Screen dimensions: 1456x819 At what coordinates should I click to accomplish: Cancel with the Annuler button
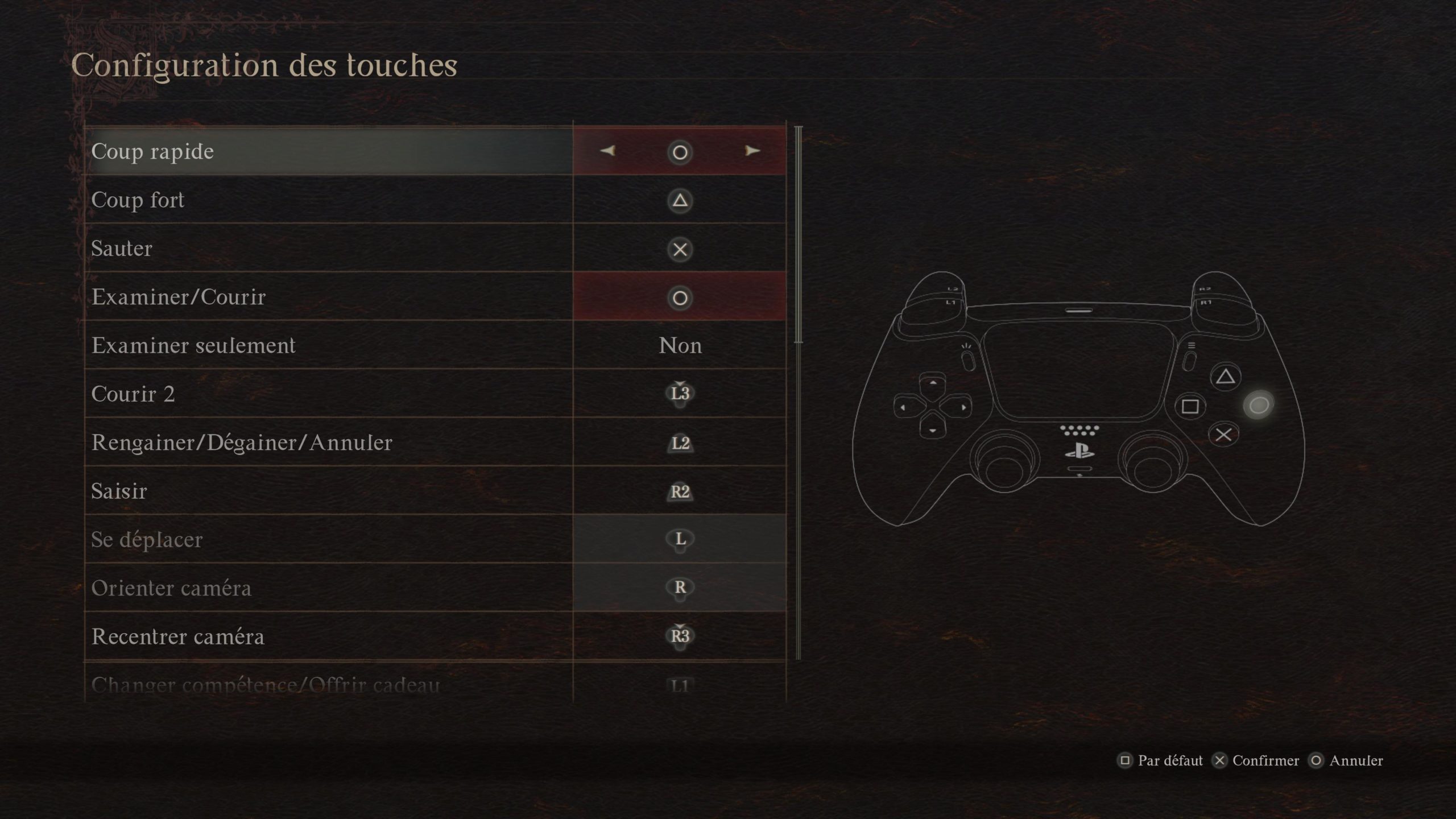1346,761
